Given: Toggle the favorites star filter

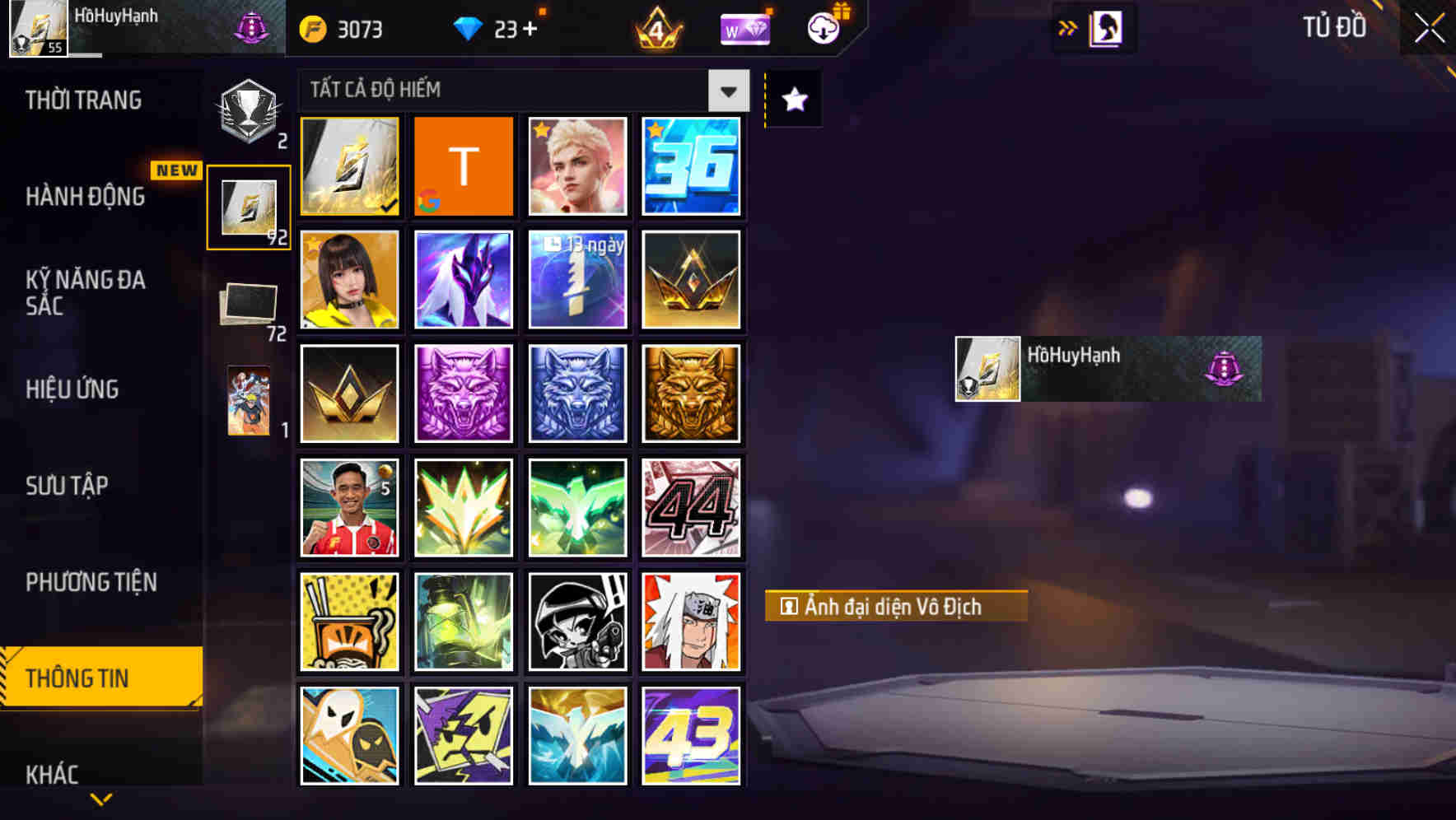Looking at the screenshot, I should coord(792,100).
